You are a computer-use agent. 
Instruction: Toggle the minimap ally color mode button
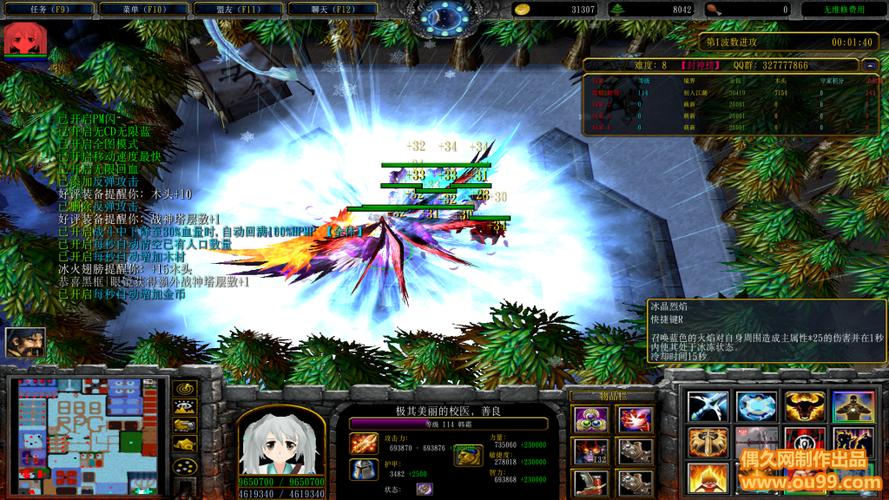coord(184,426)
